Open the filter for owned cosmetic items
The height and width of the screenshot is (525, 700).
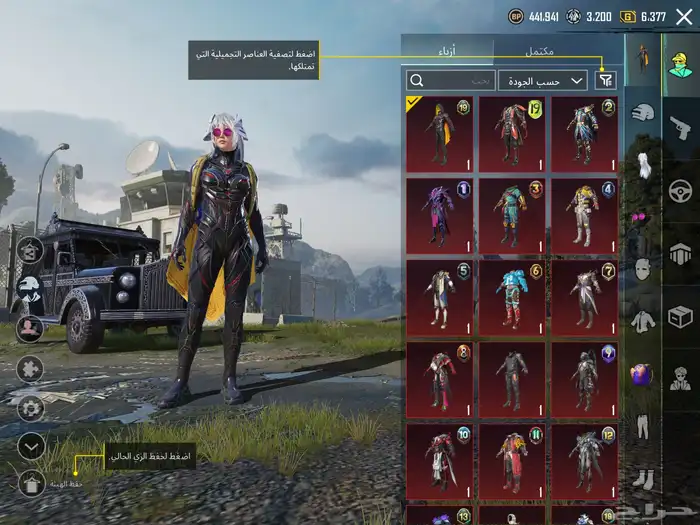(x=605, y=80)
